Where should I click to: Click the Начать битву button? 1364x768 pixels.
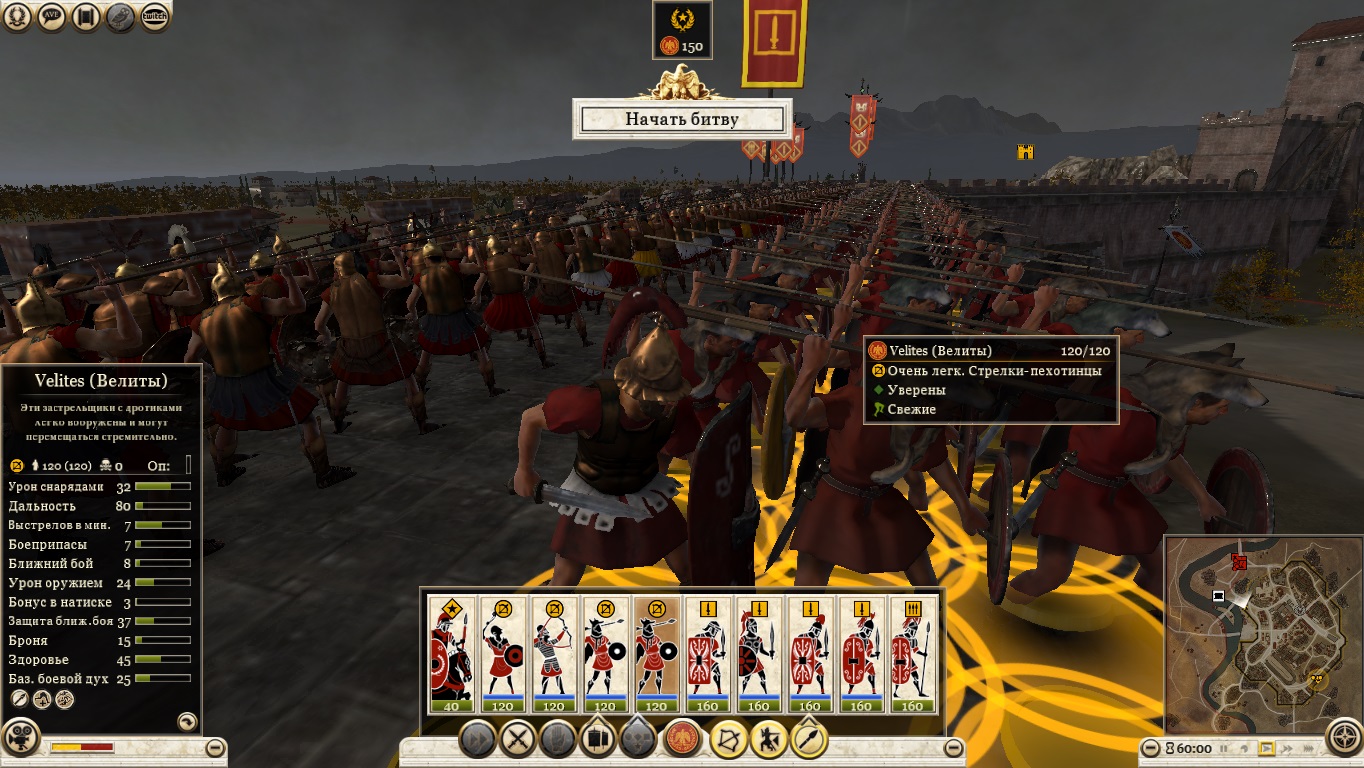pyautogui.click(x=682, y=119)
